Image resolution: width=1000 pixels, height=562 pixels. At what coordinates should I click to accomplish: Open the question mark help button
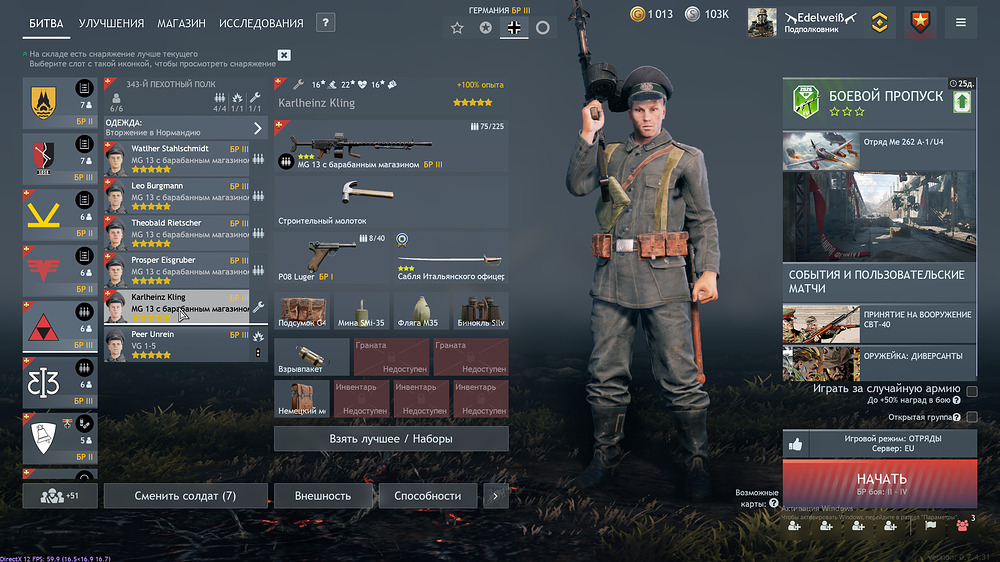(325, 23)
